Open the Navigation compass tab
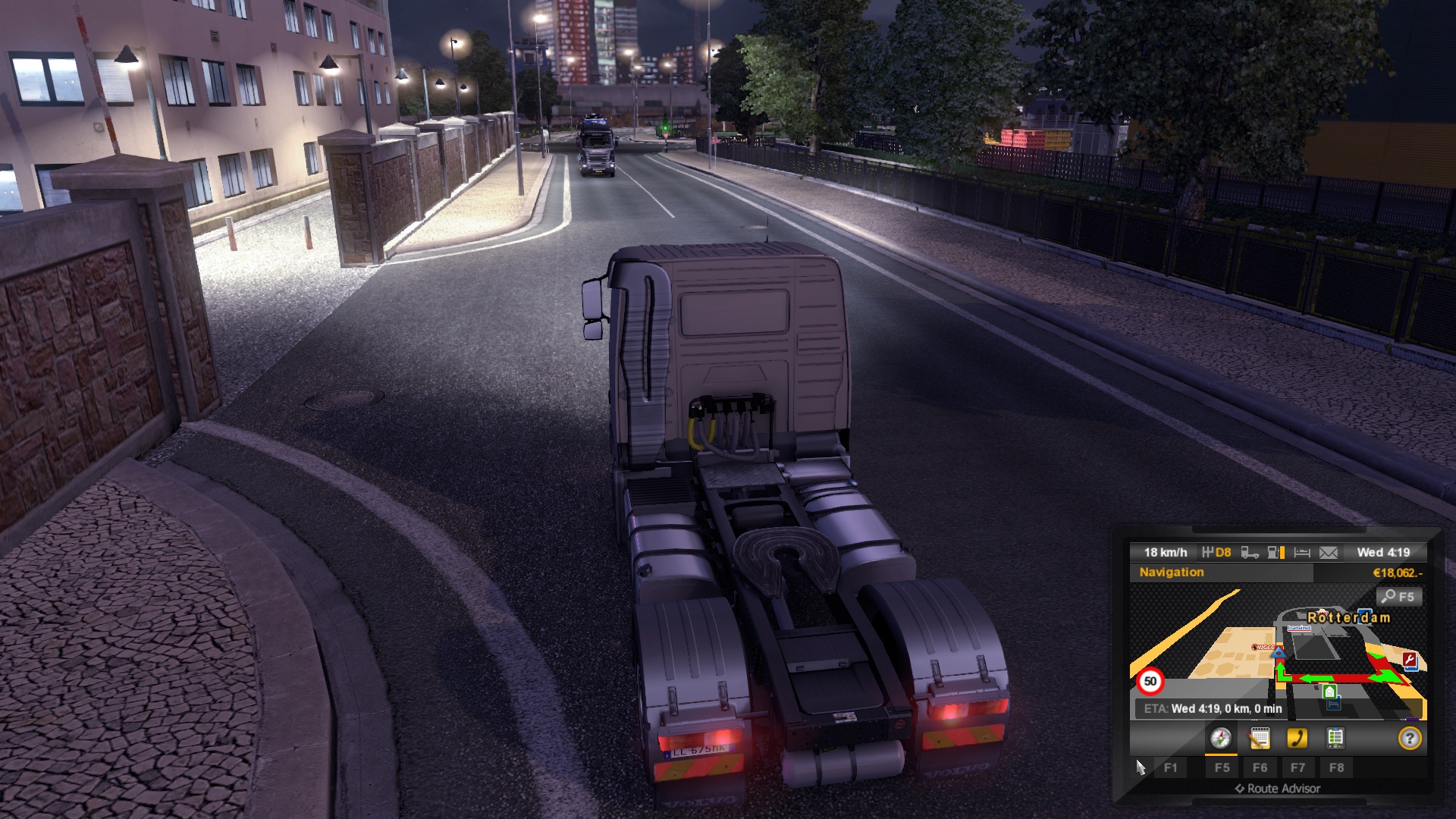Viewport: 1456px width, 819px height. pyautogui.click(x=1220, y=738)
